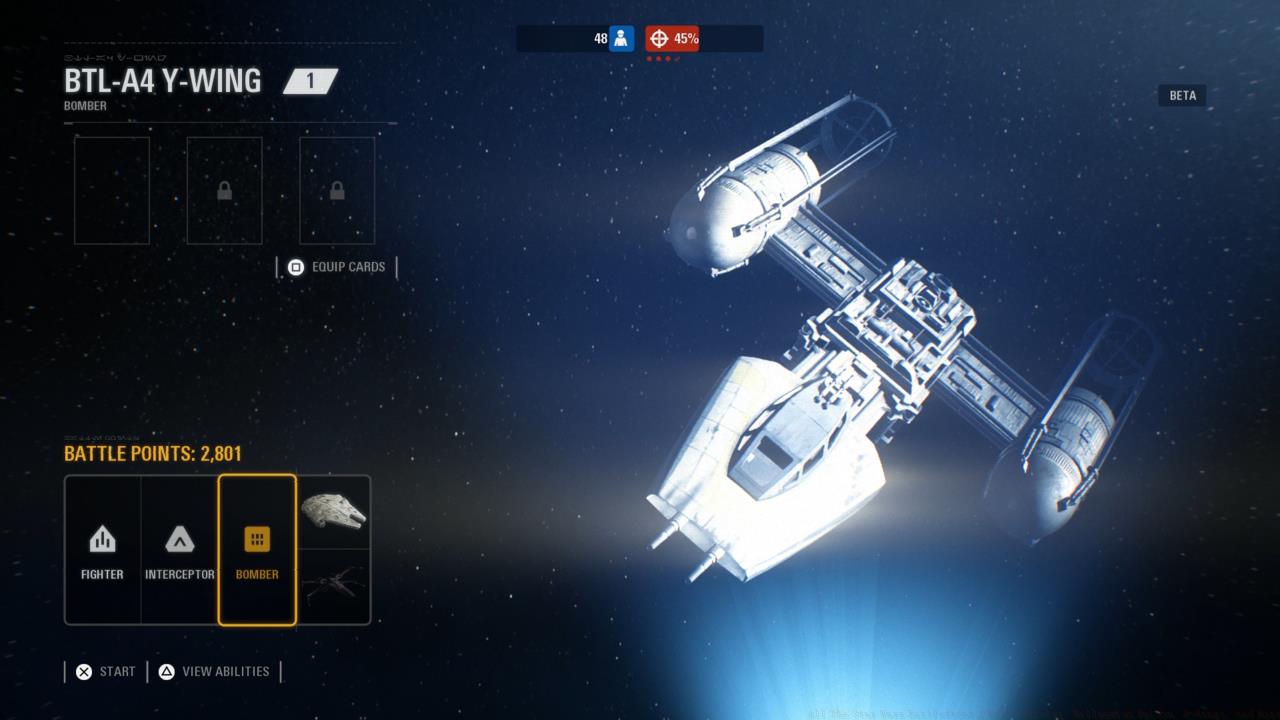Click the lock icon on the third card slot

[336, 190]
